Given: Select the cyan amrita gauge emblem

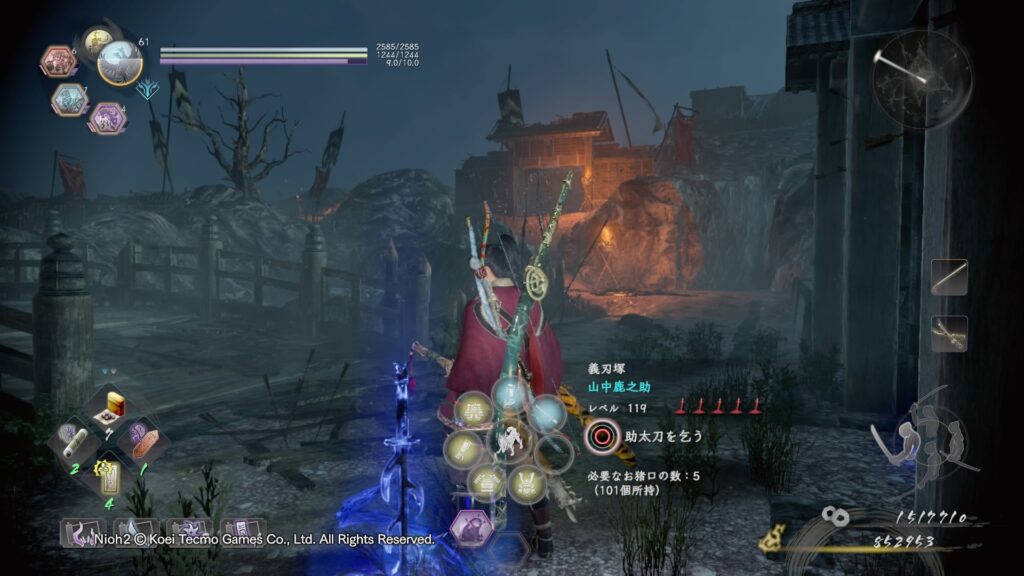Looking at the screenshot, I should click(147, 89).
